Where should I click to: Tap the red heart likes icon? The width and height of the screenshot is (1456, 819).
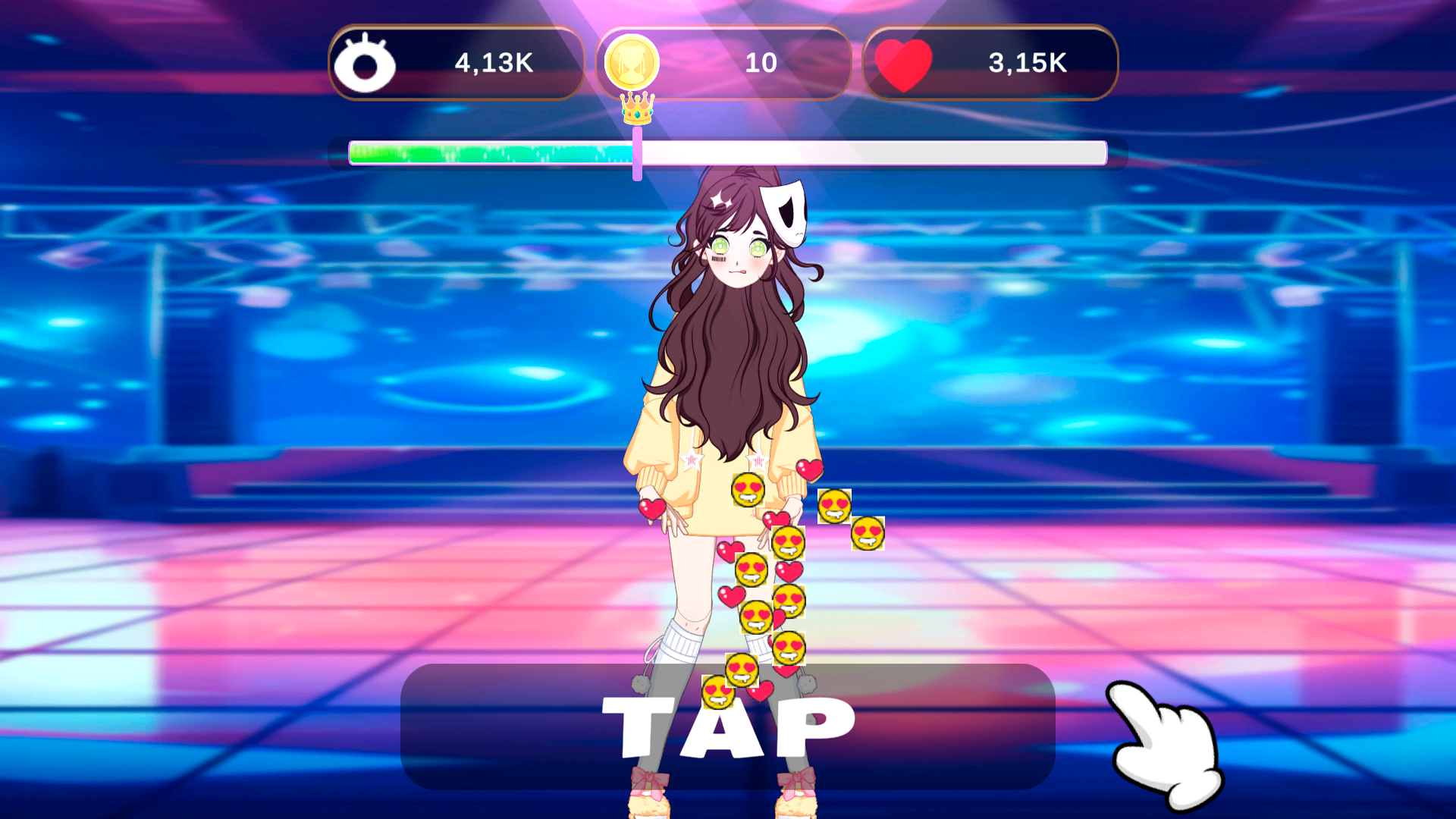click(x=905, y=64)
